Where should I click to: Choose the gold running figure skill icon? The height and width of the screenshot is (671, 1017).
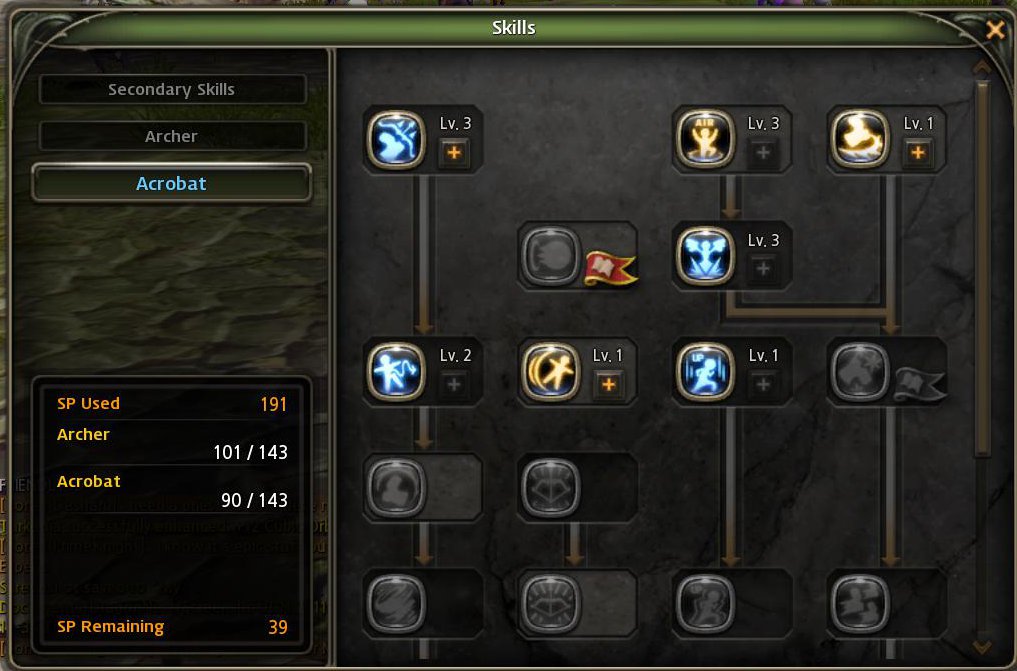(x=550, y=371)
